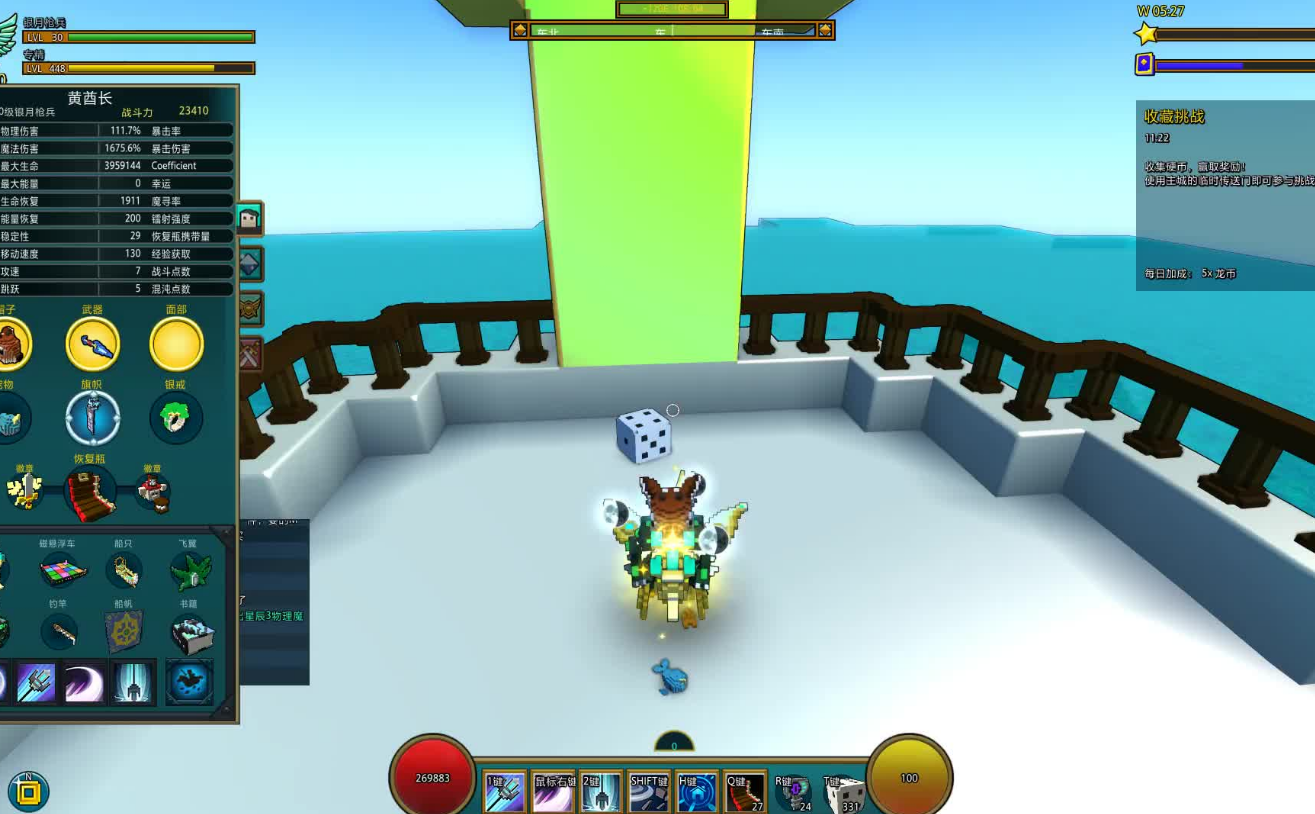Open the boat (船只) slot

124,571
